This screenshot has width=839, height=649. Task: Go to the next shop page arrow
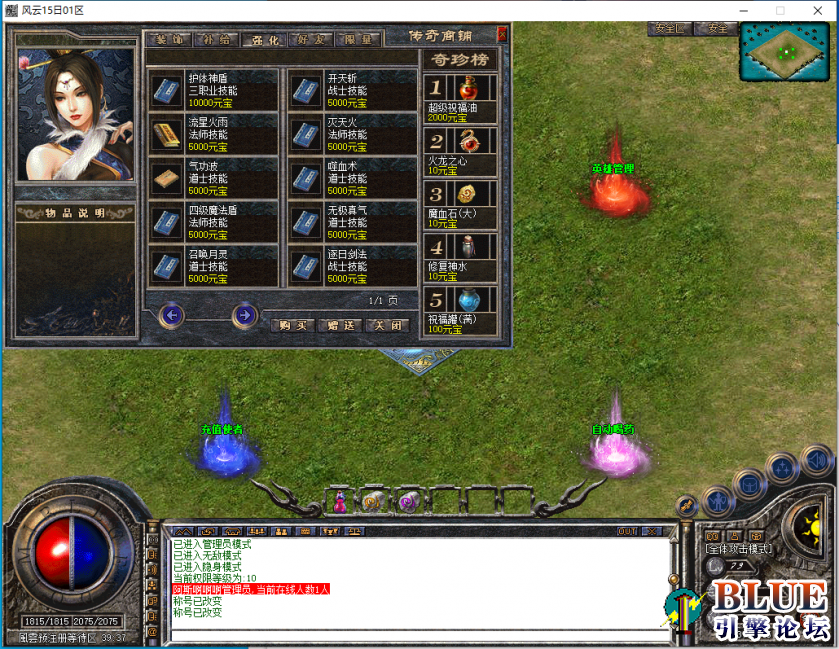pyautogui.click(x=244, y=316)
